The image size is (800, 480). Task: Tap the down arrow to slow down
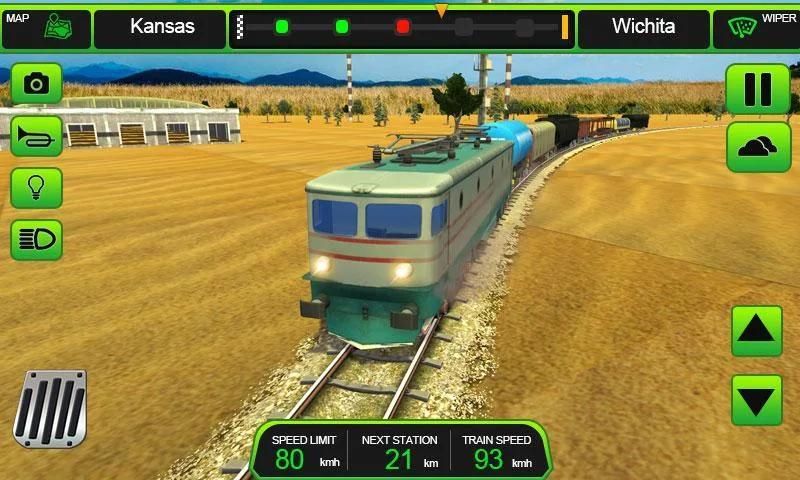tap(757, 400)
